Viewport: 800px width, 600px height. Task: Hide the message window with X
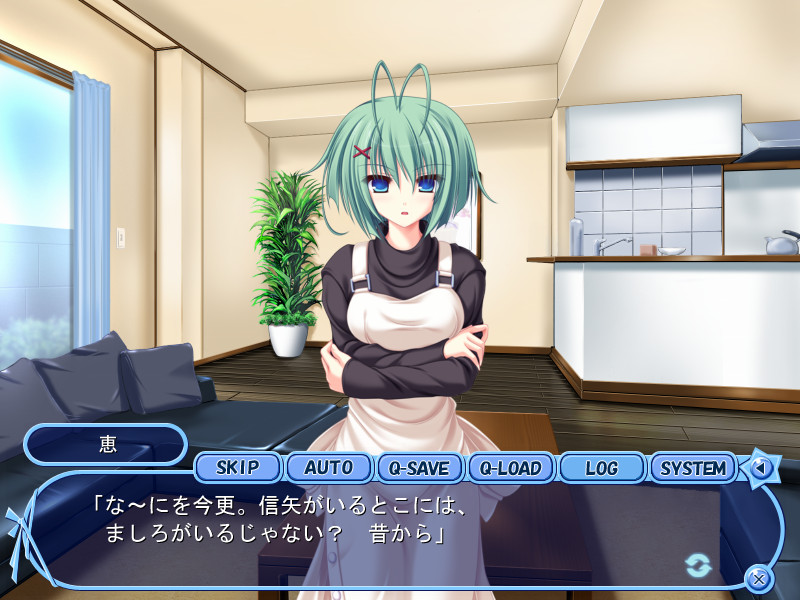point(759,578)
